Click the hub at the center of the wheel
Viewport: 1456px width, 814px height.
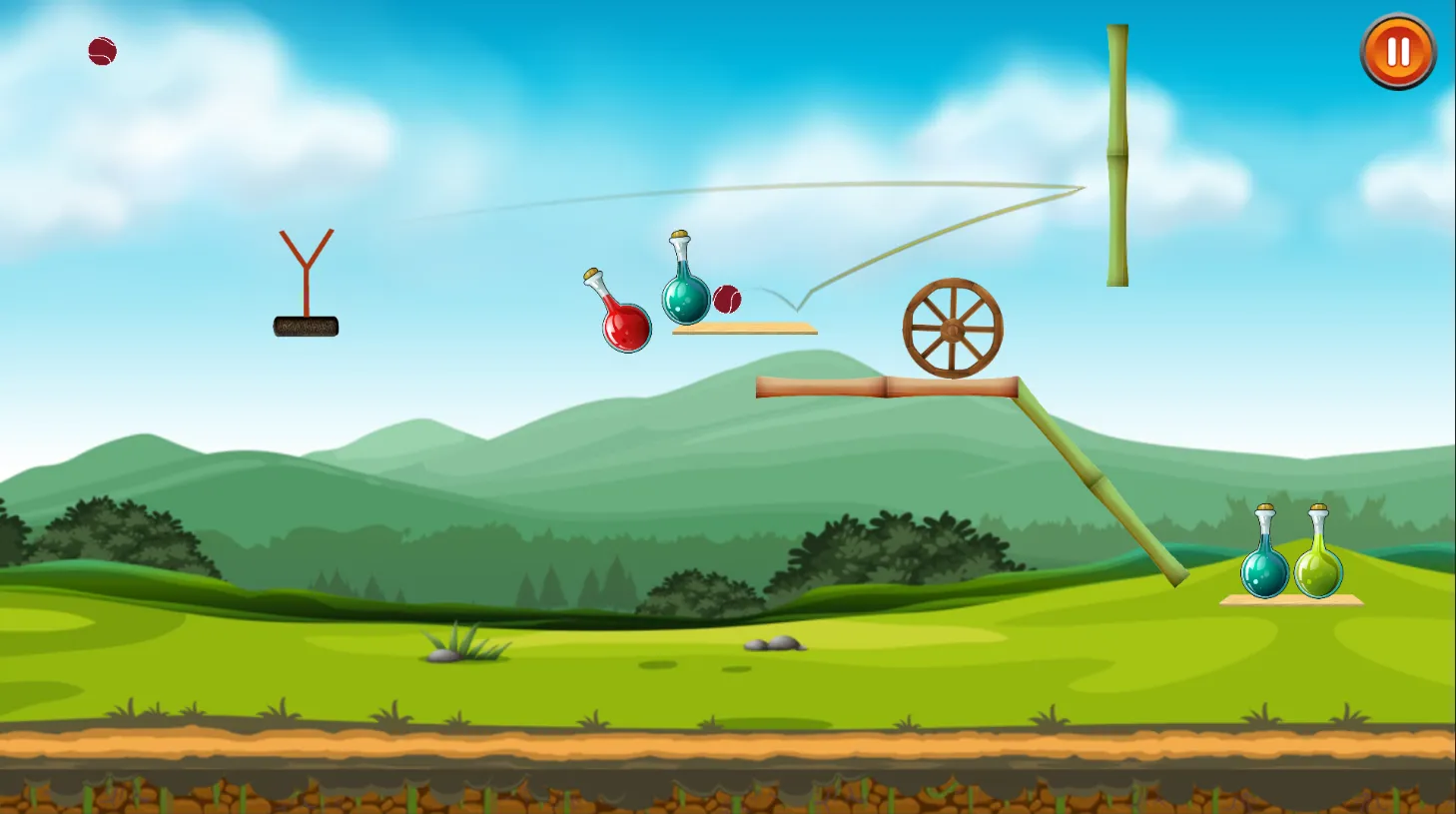(956, 328)
